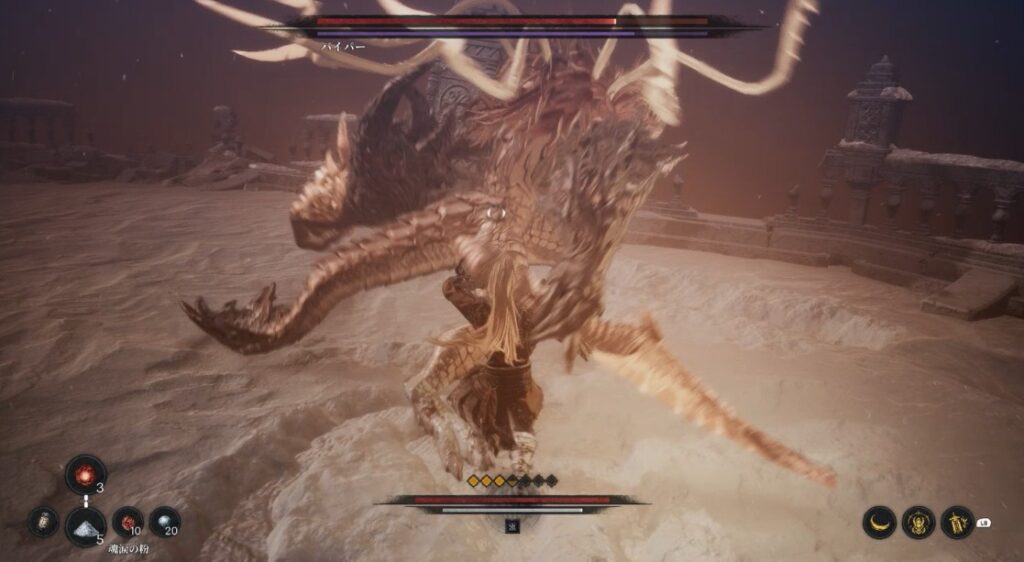Pick the white stone item with count 20
Image resolution: width=1024 pixels, height=562 pixels.
tap(164, 521)
